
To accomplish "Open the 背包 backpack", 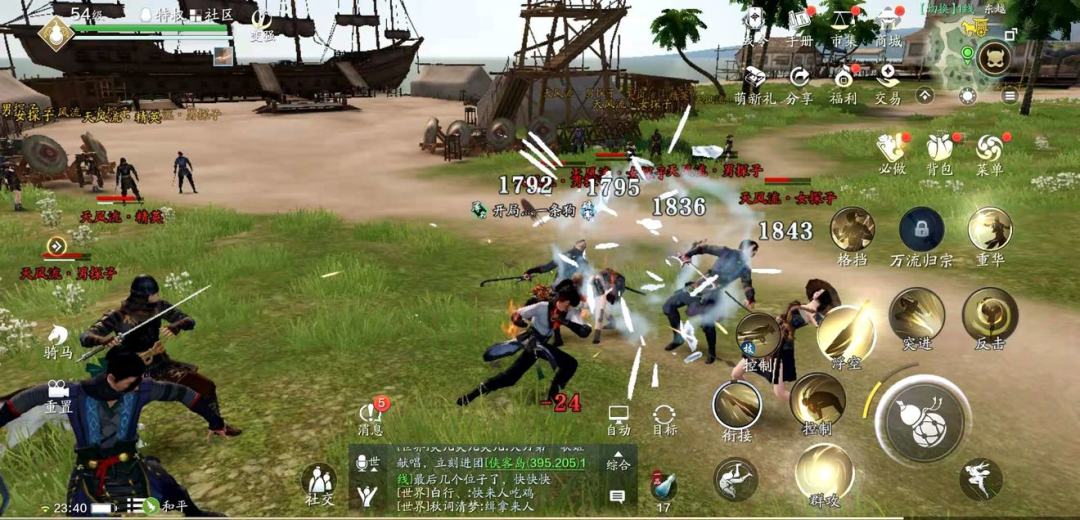I will (x=938, y=150).
